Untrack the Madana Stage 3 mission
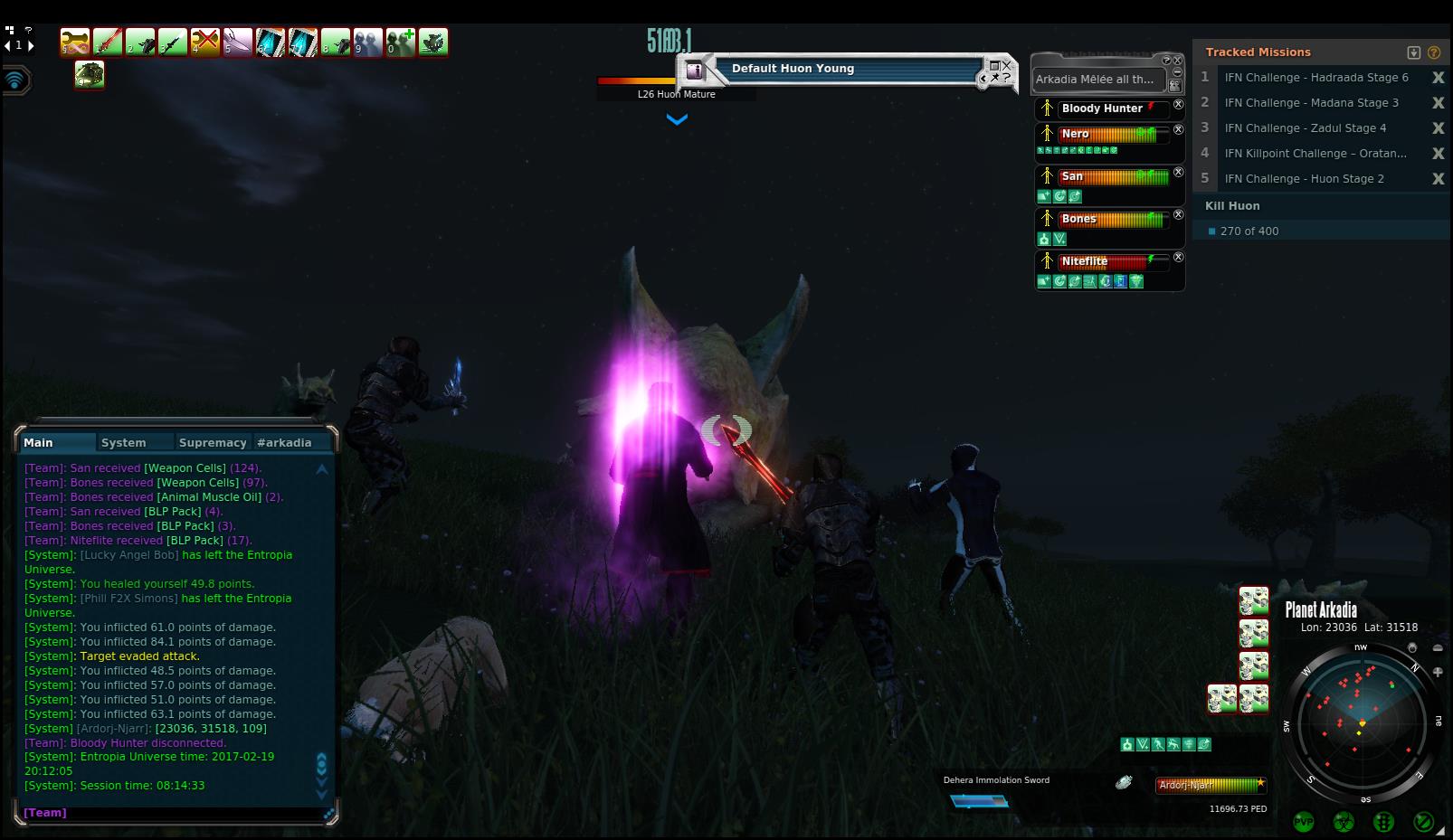This screenshot has height=840, width=1453. [x=1438, y=103]
